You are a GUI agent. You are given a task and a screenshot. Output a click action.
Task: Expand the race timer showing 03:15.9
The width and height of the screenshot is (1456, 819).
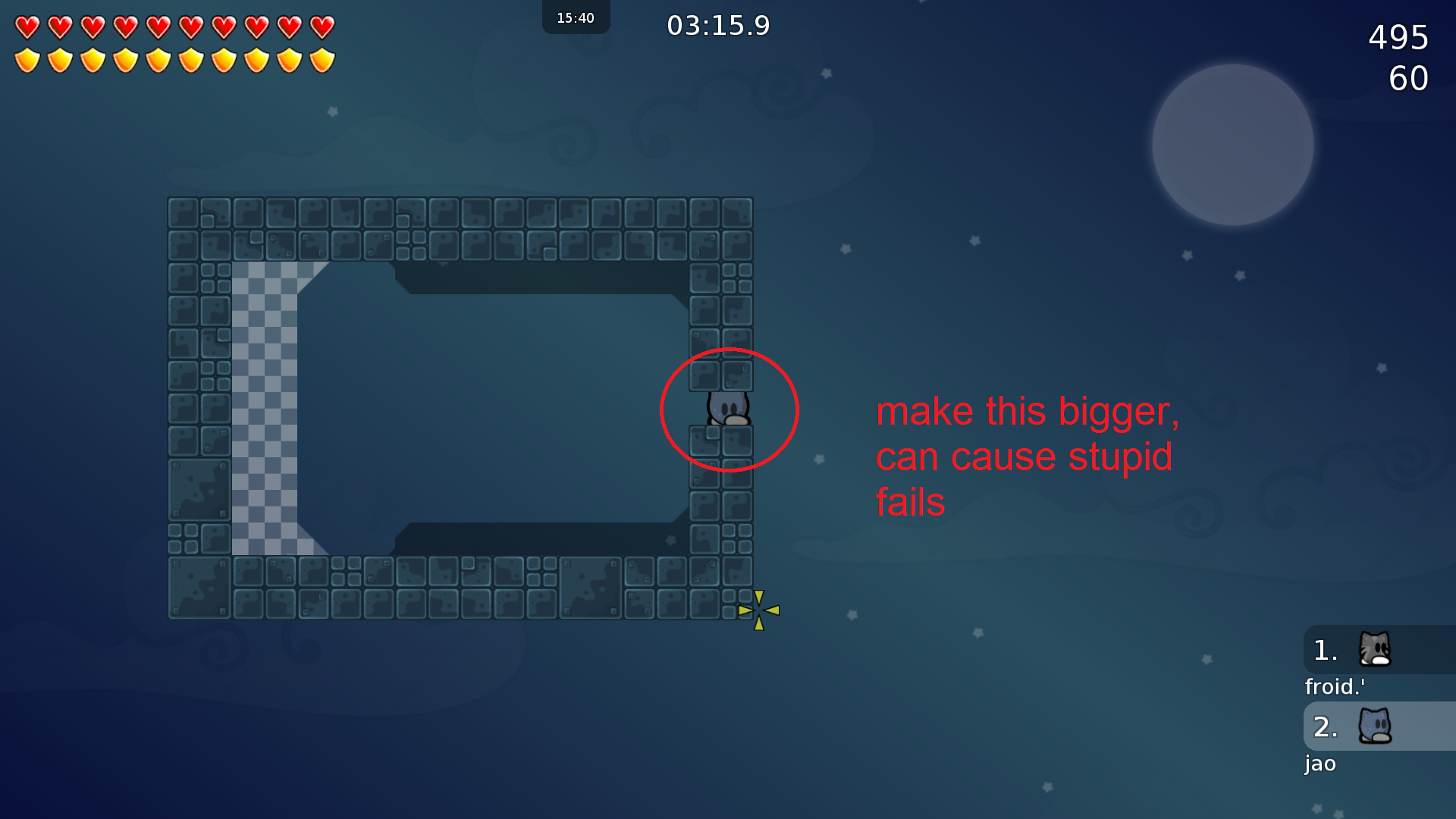click(x=719, y=25)
